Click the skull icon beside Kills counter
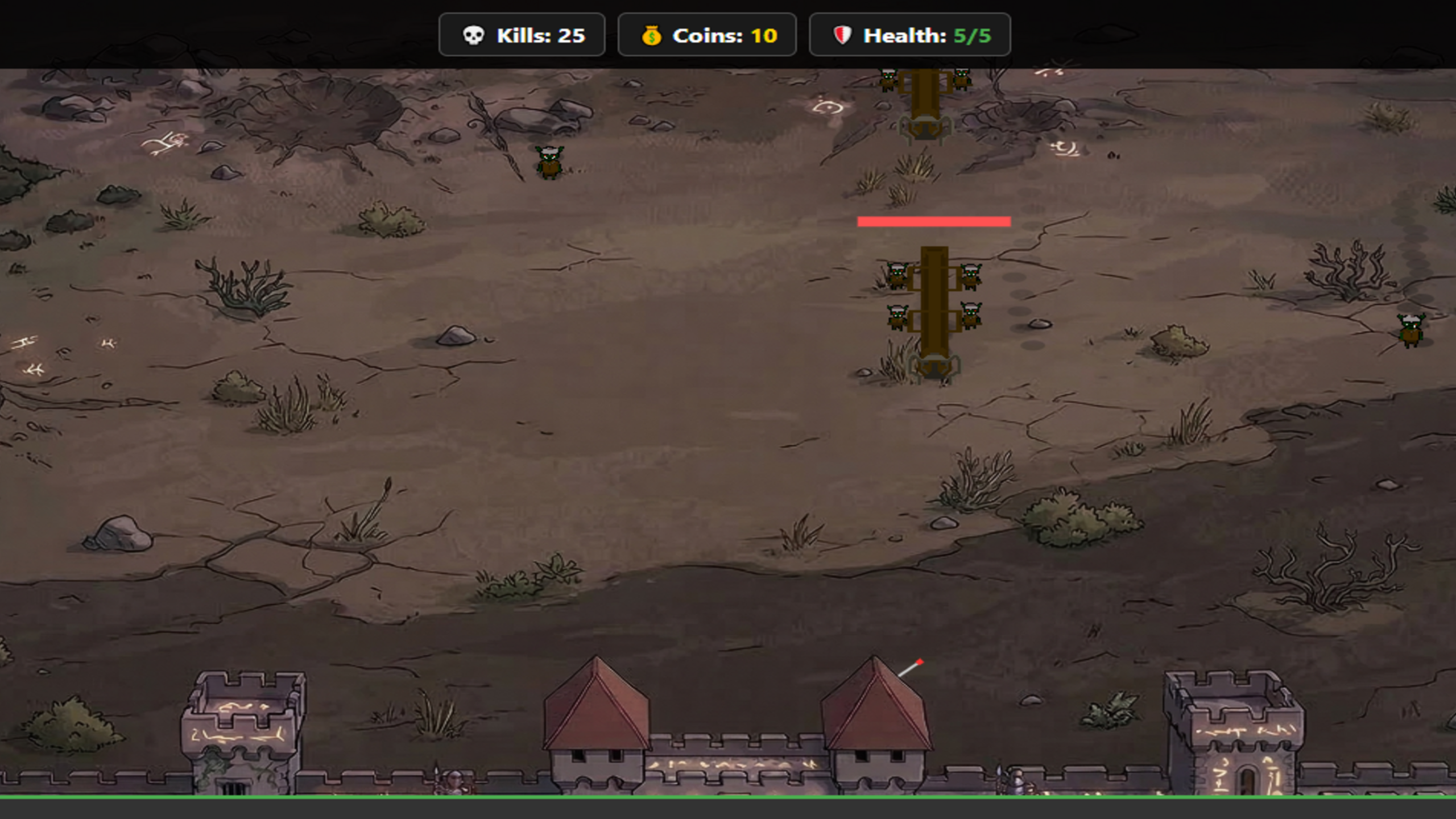1456x819 pixels. [x=474, y=35]
